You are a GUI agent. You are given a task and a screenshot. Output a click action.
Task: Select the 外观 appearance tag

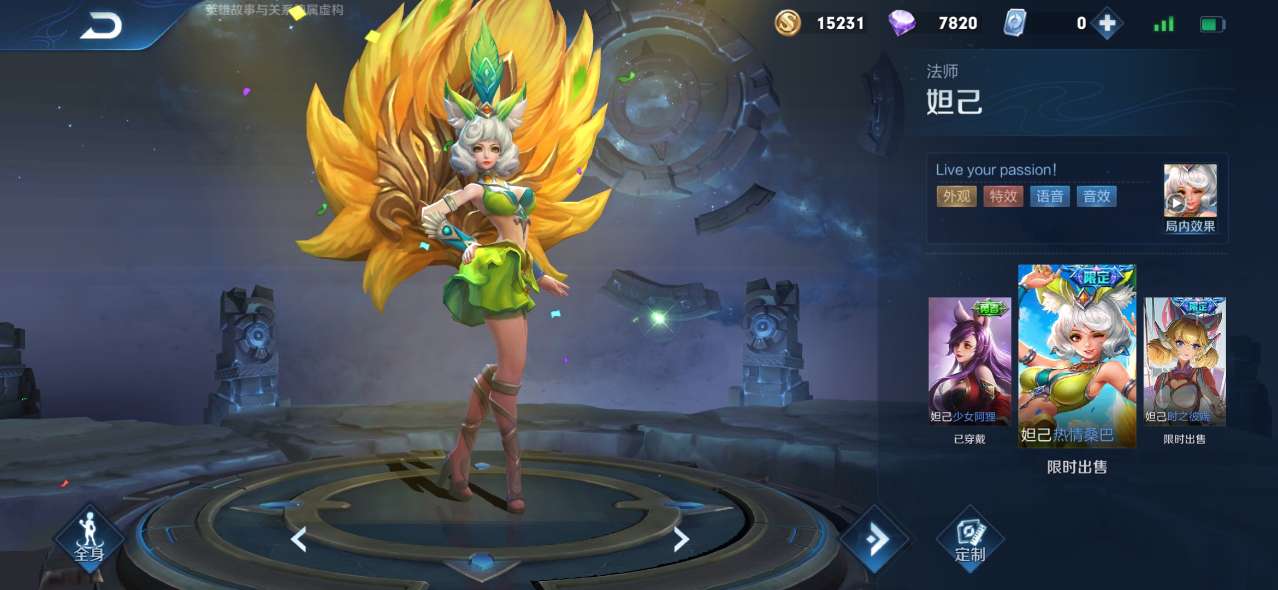pos(956,196)
